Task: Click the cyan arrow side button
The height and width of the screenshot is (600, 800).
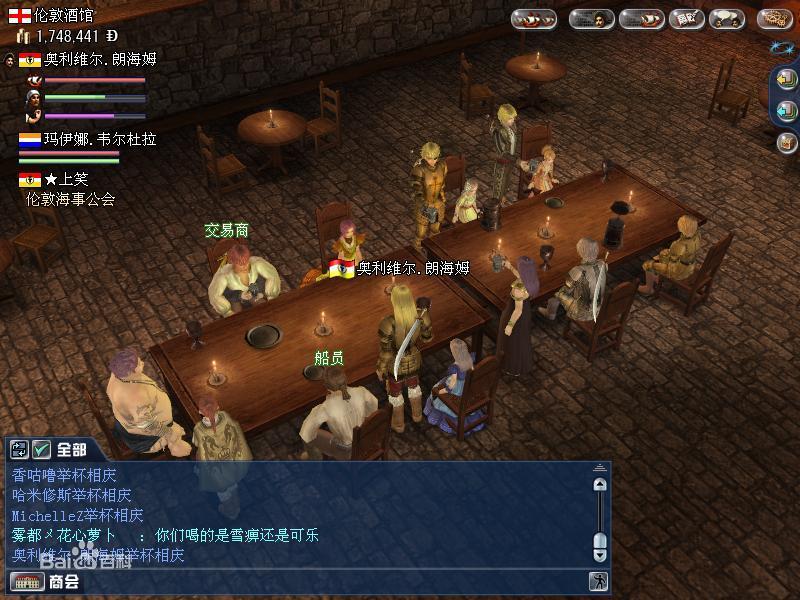Action: click(x=787, y=111)
